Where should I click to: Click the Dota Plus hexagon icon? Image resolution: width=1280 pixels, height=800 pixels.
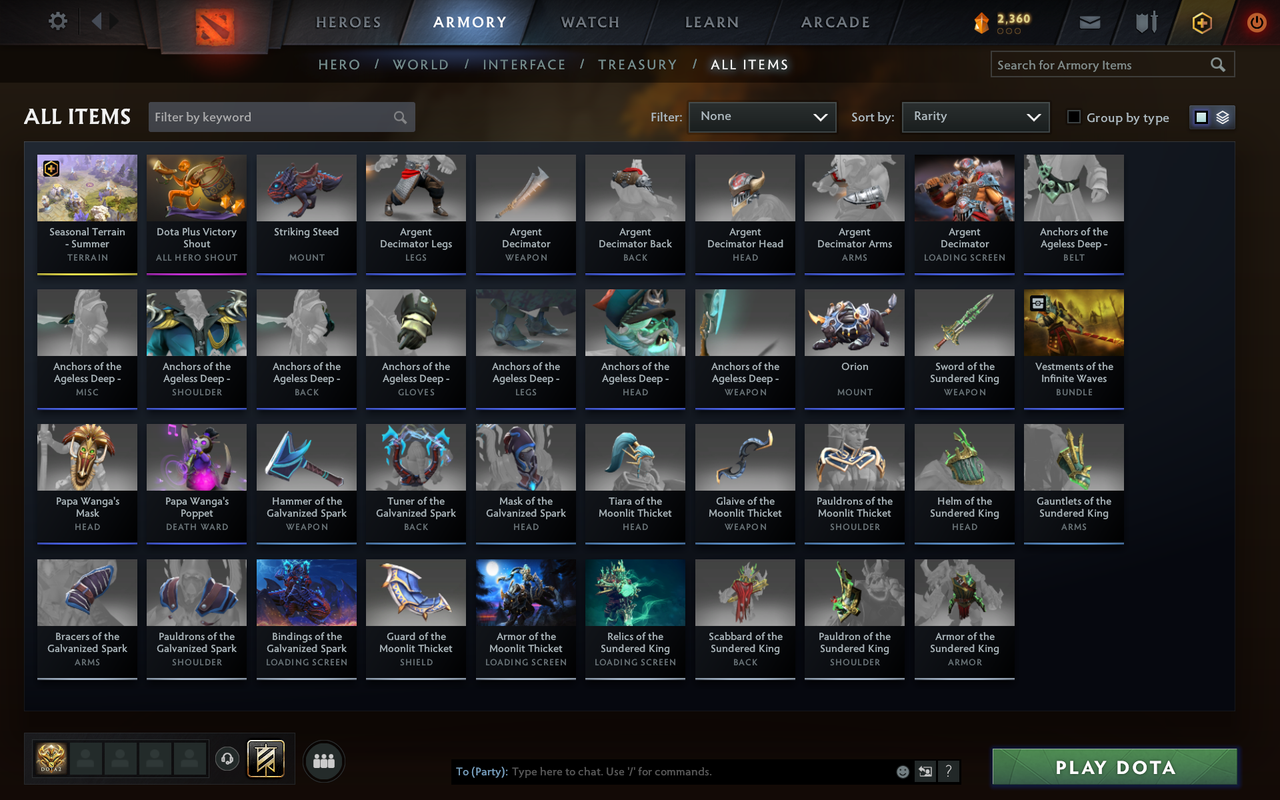click(1201, 21)
